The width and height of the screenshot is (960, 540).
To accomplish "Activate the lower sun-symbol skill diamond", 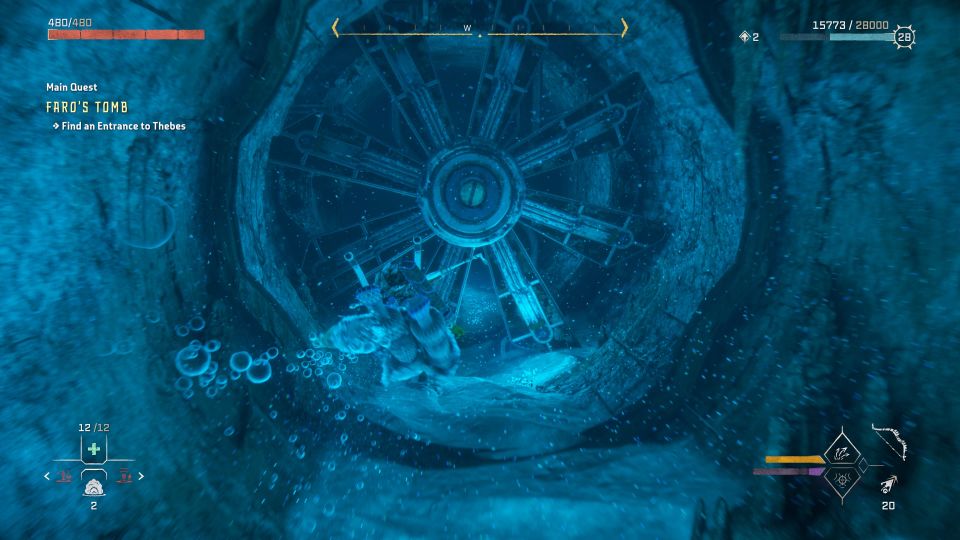I will click(843, 479).
